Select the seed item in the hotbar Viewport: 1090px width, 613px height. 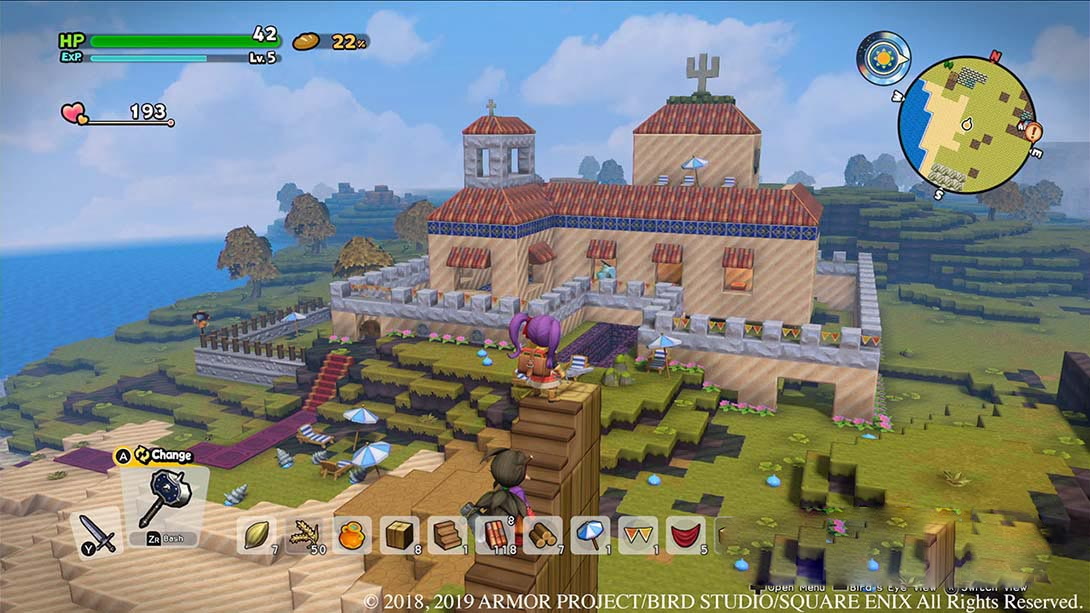257,535
